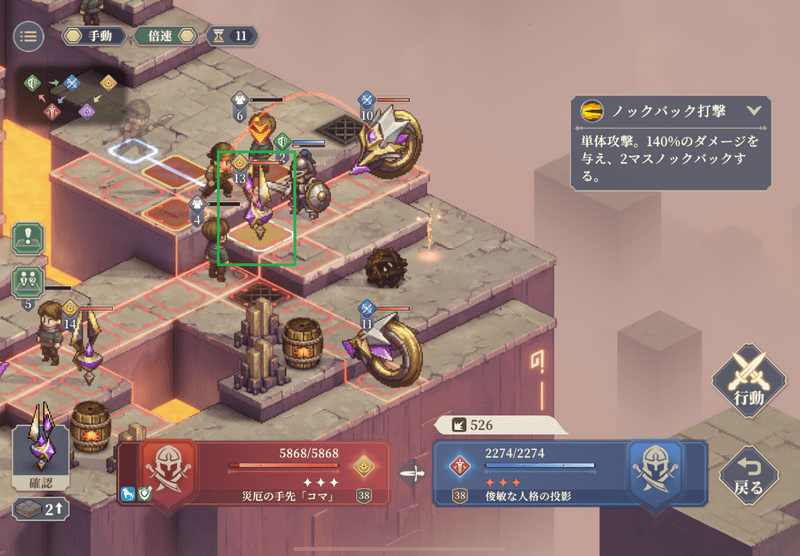Screen dimensions: 800x556
Task: Click the unit on the green-outlined tile
Action: 258,205
